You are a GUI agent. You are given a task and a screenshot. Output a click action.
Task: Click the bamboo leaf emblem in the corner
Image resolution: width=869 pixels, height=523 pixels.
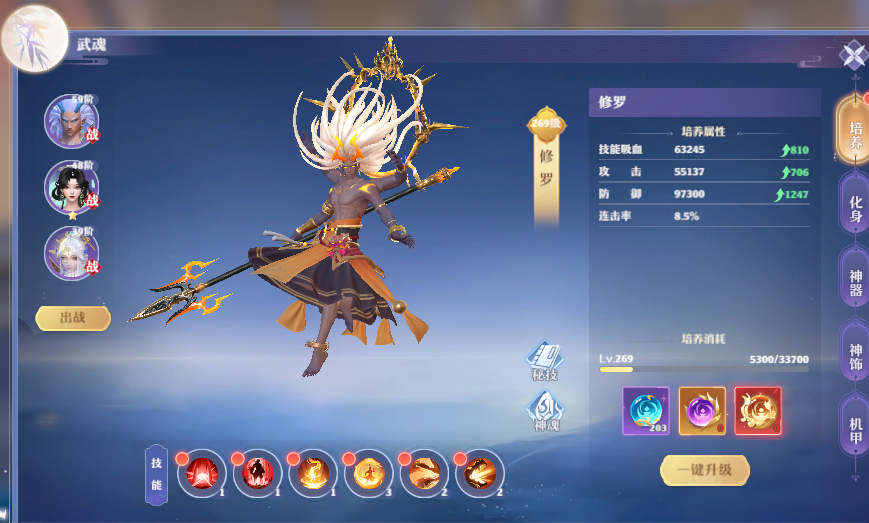coord(33,39)
